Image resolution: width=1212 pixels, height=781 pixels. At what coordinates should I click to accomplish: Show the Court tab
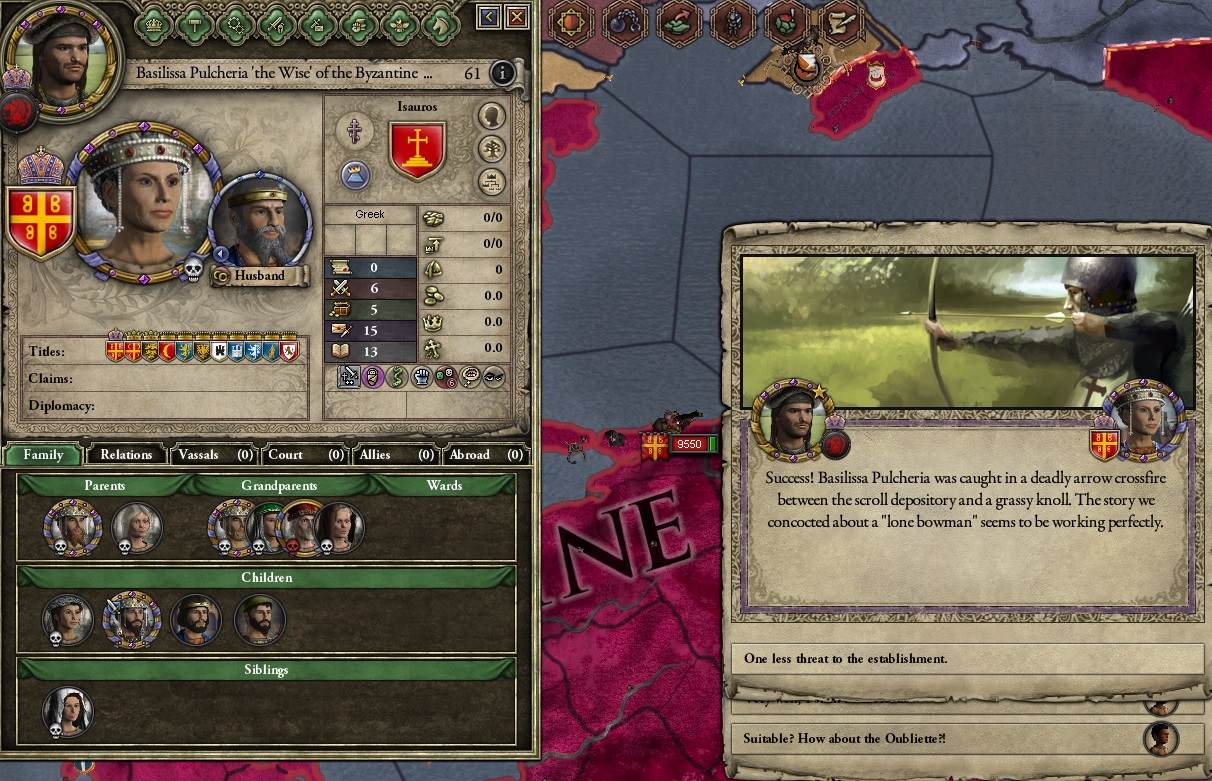click(304, 454)
